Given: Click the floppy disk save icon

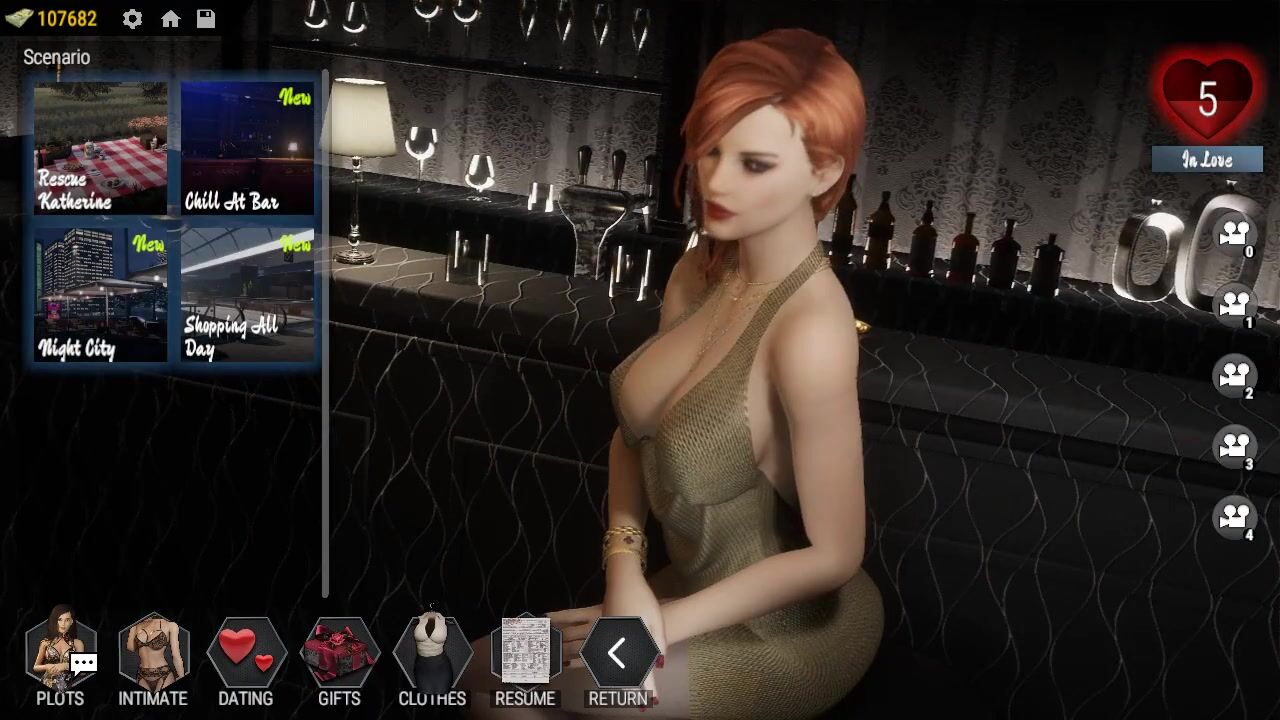Looking at the screenshot, I should click(206, 19).
